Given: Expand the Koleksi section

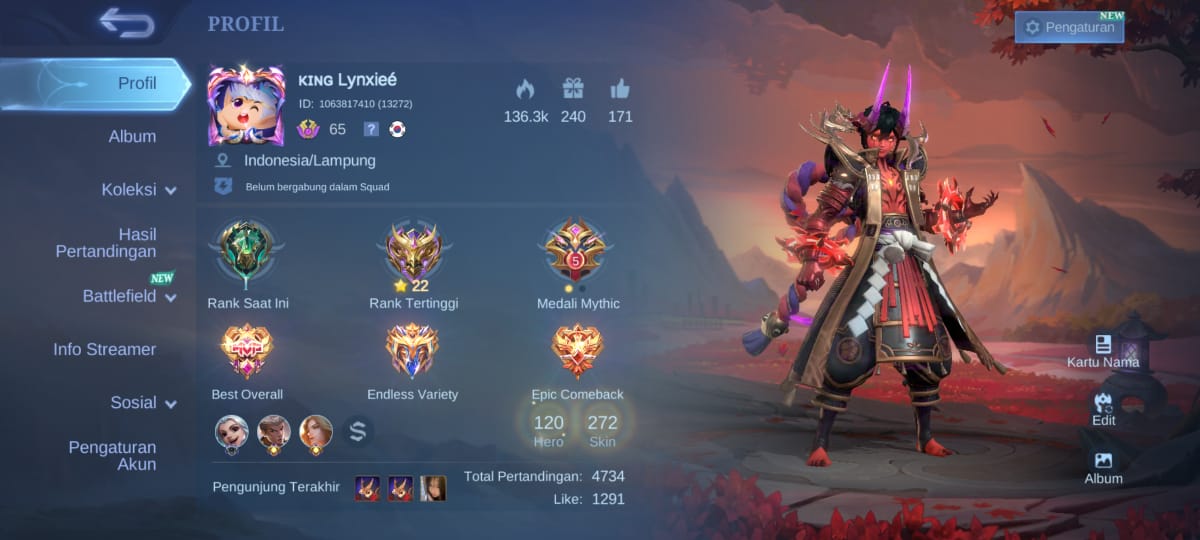Looking at the screenshot, I should 138,190.
